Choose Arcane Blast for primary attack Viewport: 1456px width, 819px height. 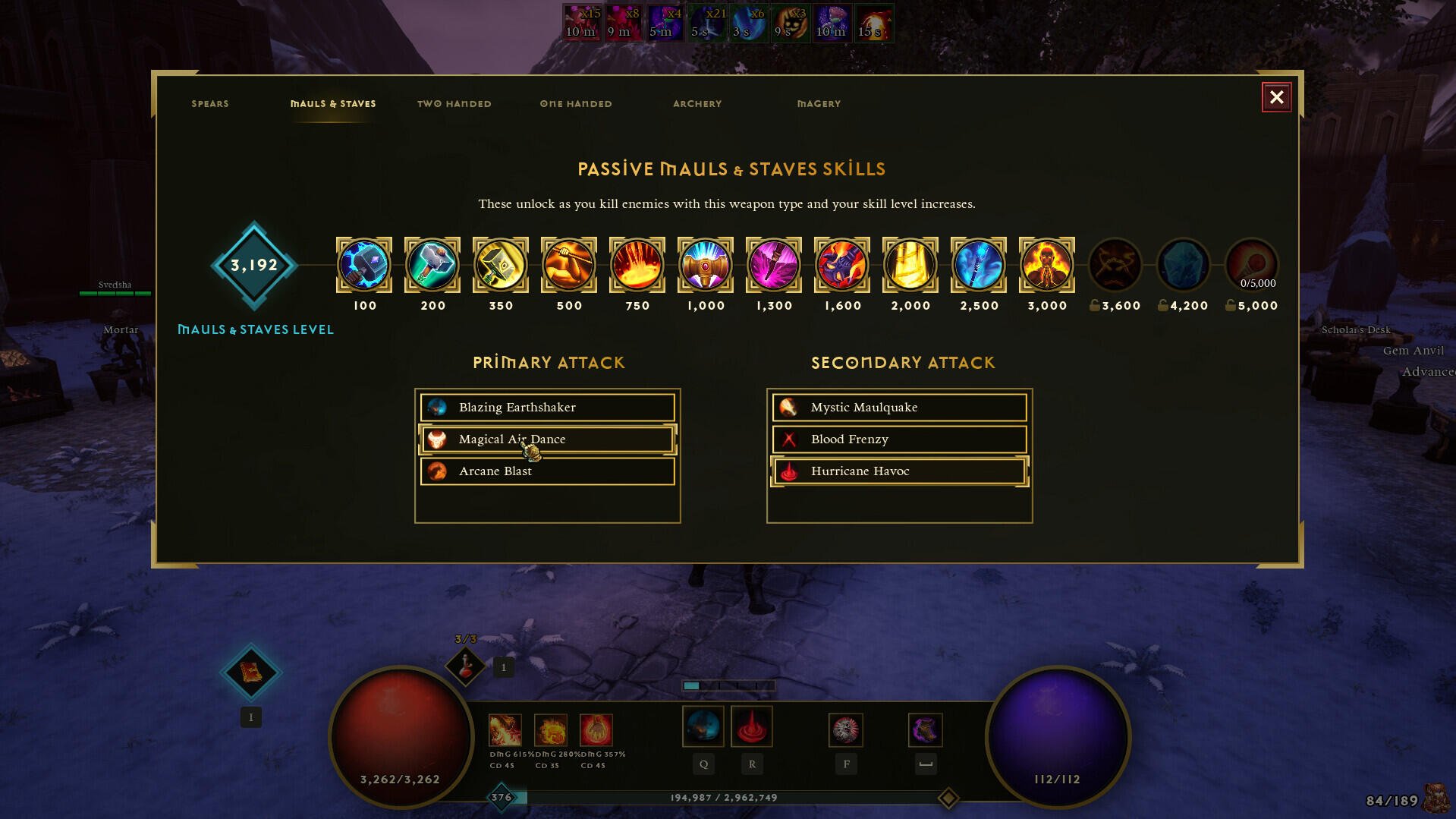pos(547,471)
